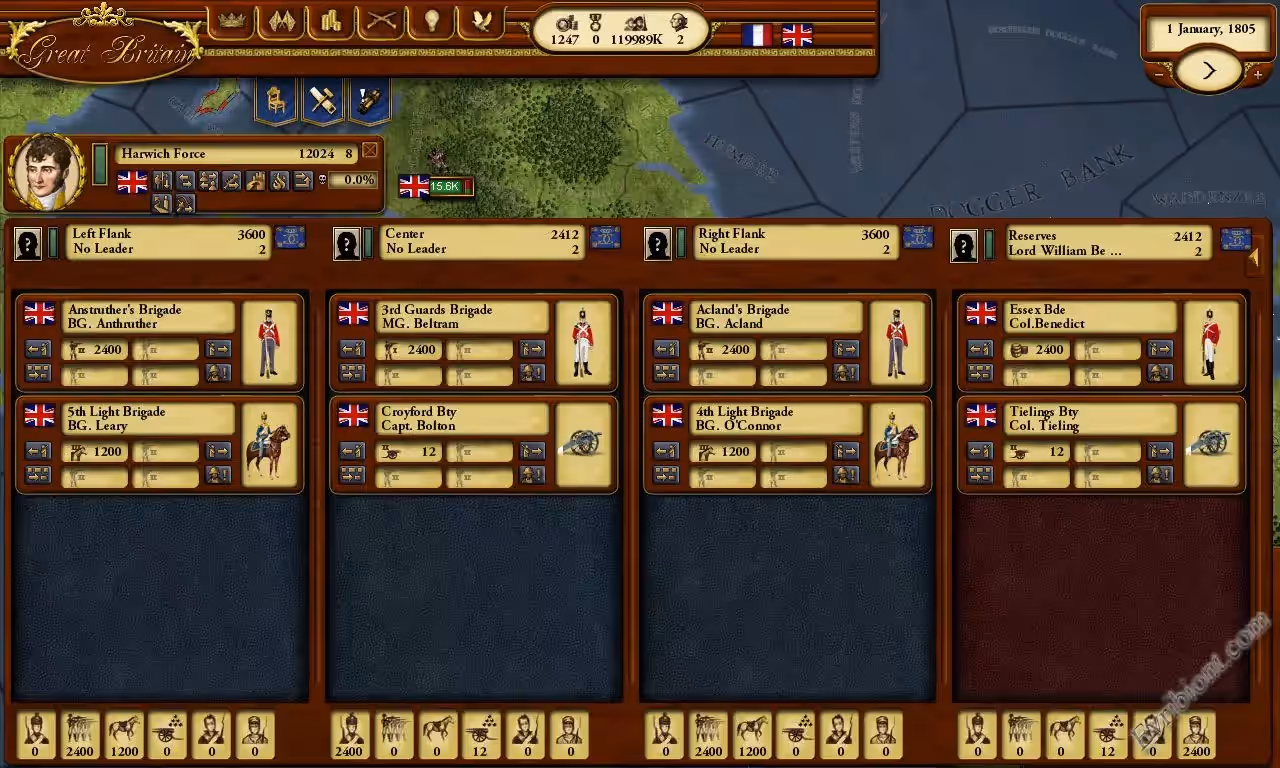Screen dimensions: 1280x768
Task: Open the chair icon map banner
Action: (x=275, y=101)
